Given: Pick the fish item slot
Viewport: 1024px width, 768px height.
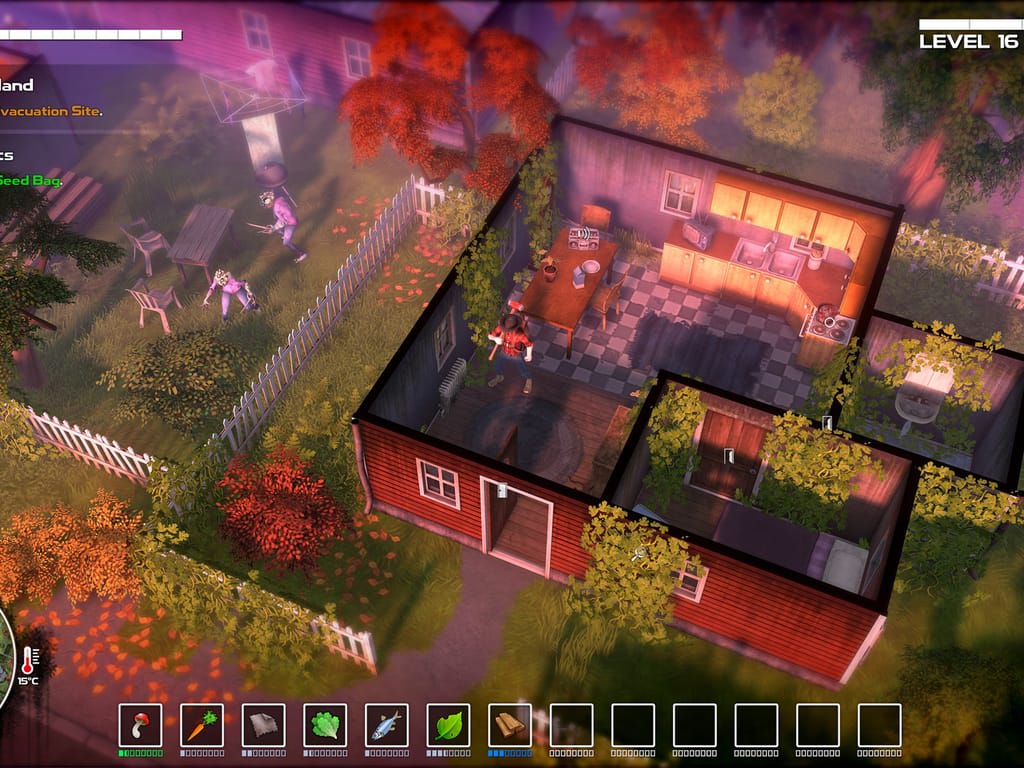Looking at the screenshot, I should tap(387, 725).
